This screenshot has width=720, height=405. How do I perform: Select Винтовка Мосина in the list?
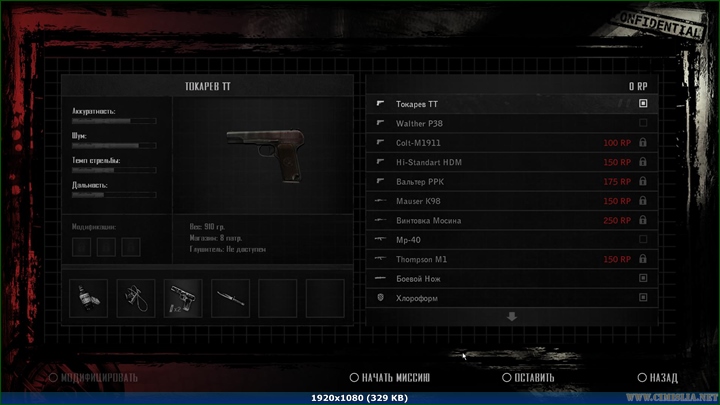[x=510, y=220]
